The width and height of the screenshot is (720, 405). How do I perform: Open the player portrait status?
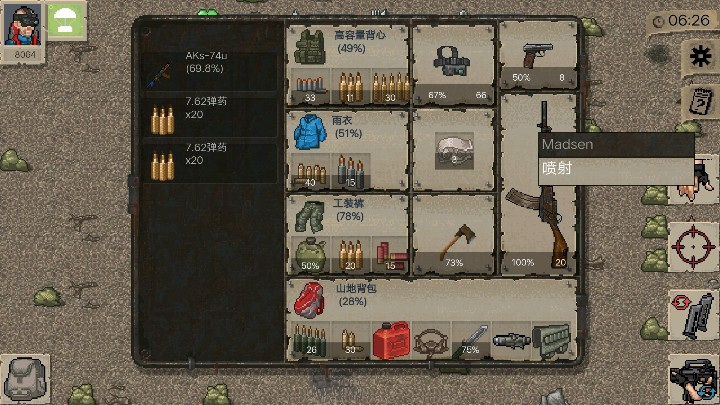[22, 27]
